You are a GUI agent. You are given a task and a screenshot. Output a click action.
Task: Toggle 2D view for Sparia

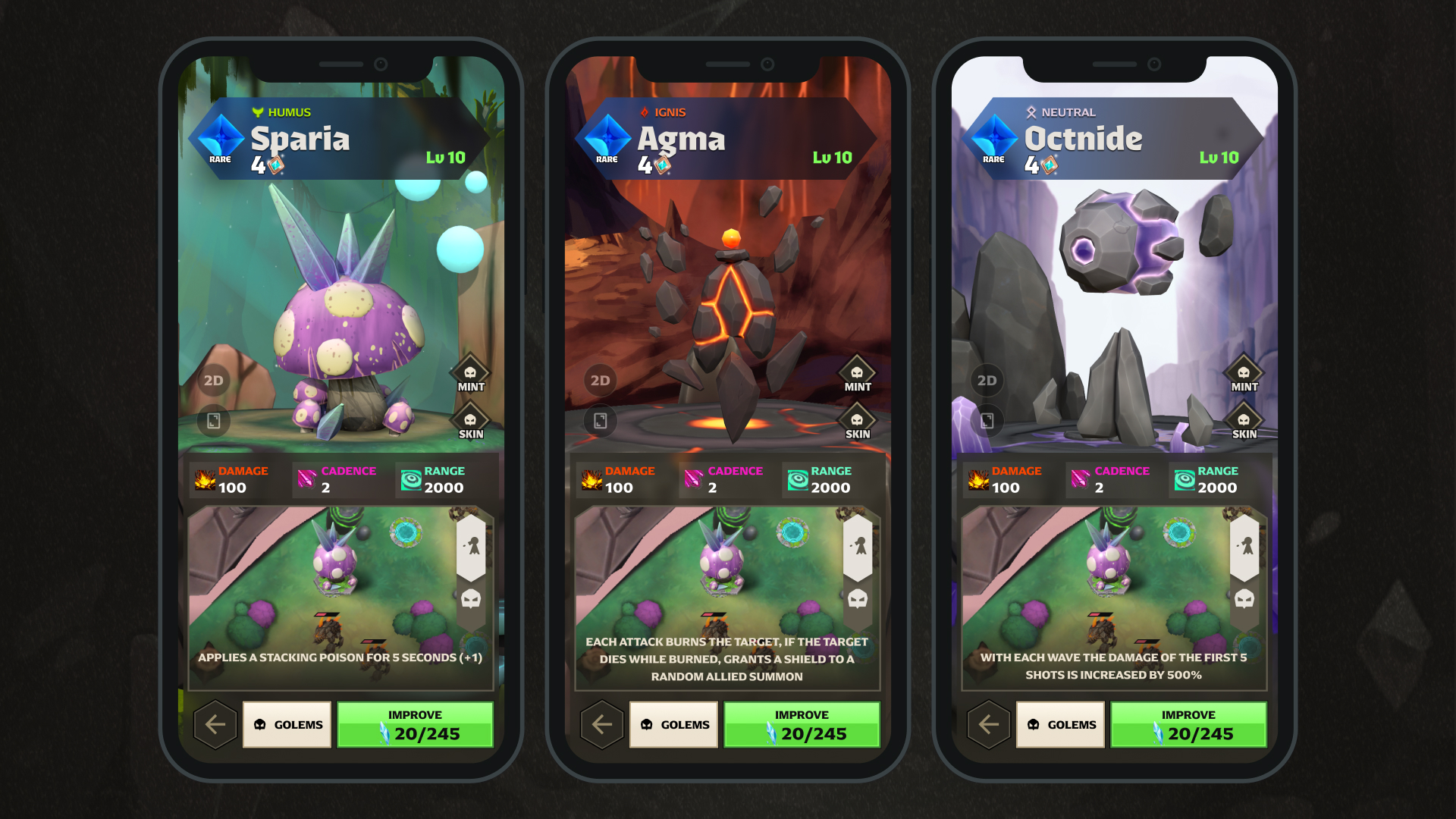tap(213, 381)
